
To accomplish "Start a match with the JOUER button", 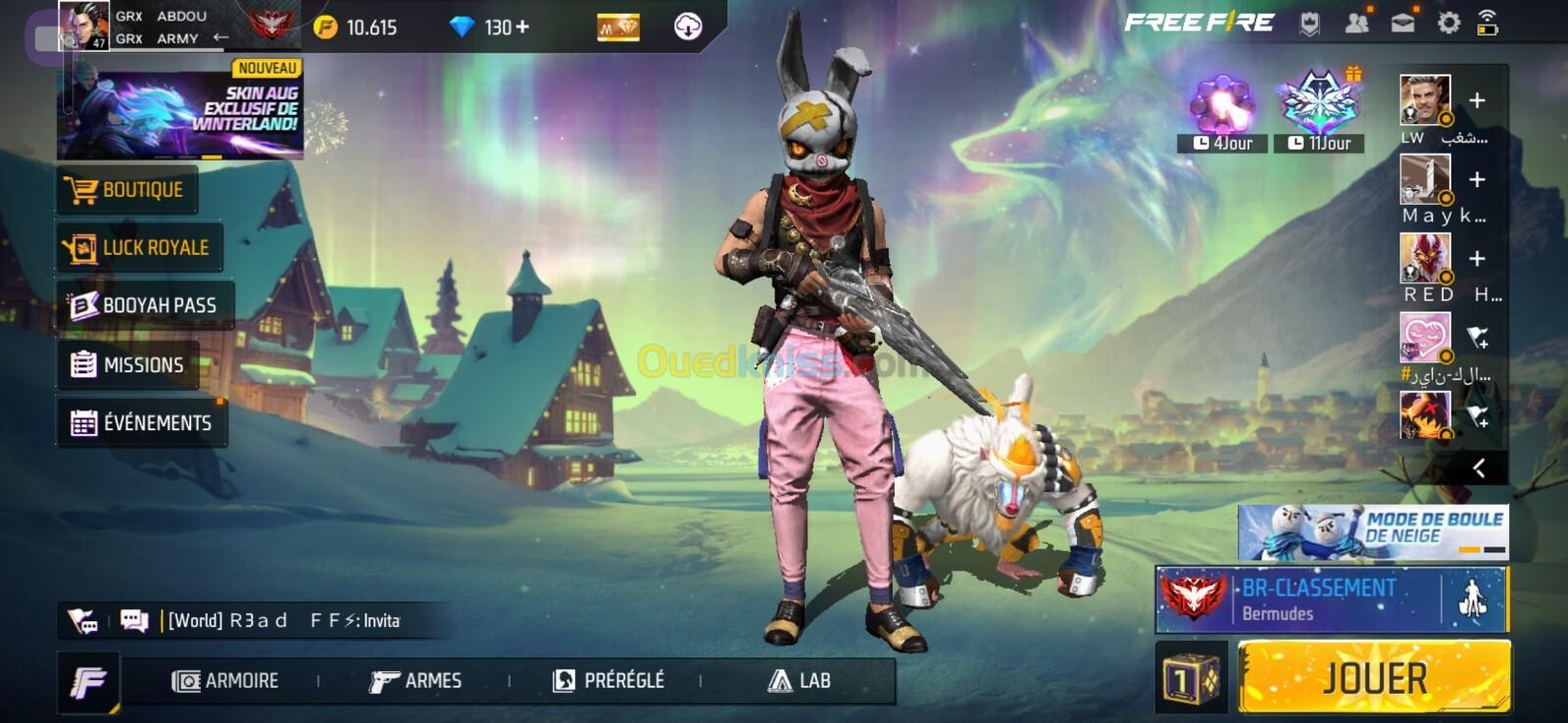I will pyautogui.click(x=1374, y=677).
